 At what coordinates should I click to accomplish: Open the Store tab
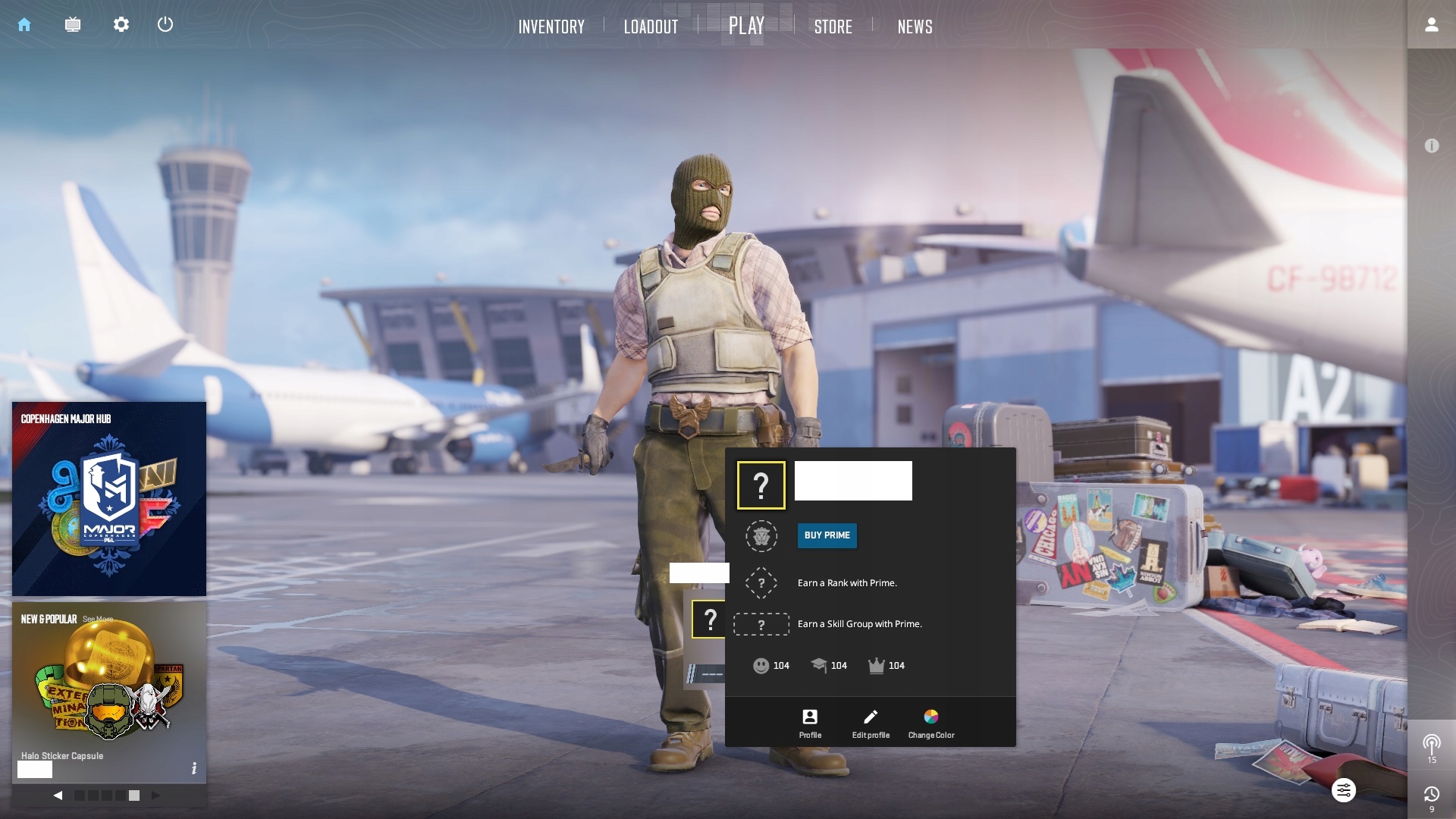point(833,27)
